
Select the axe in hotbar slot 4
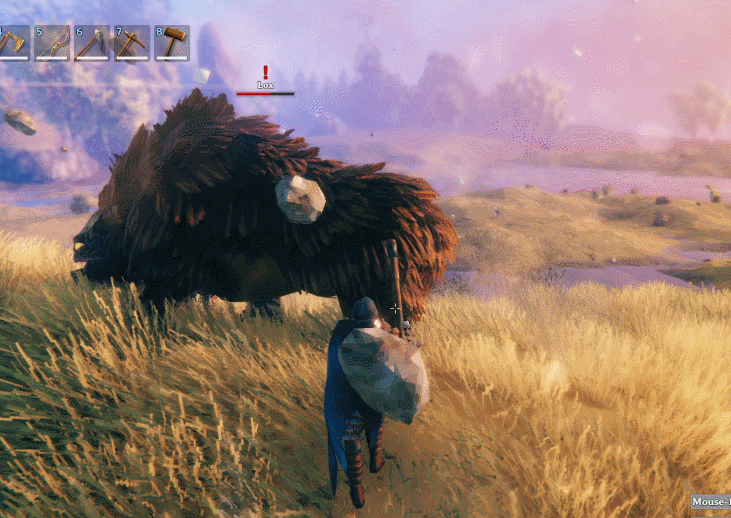pyautogui.click(x=13, y=43)
